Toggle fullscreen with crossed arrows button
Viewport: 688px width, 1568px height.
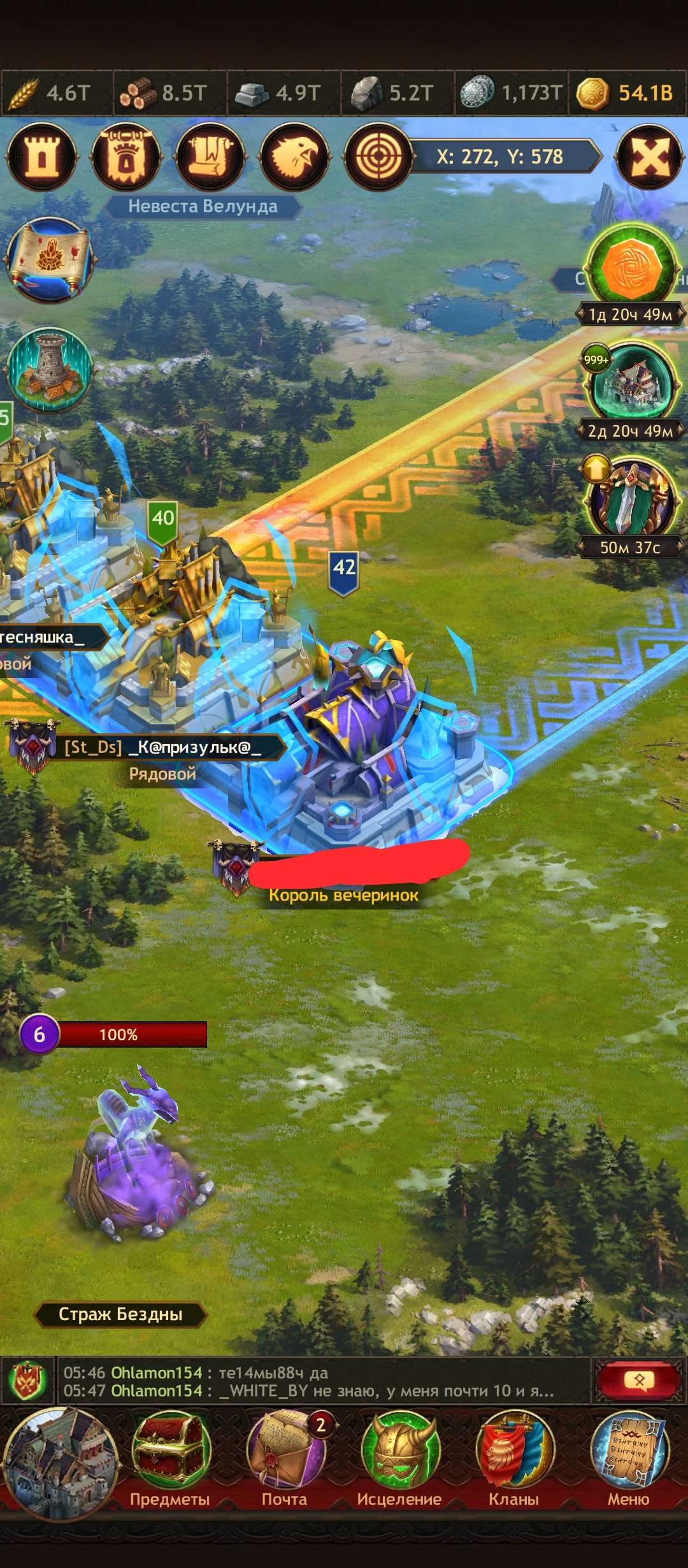[x=650, y=157]
